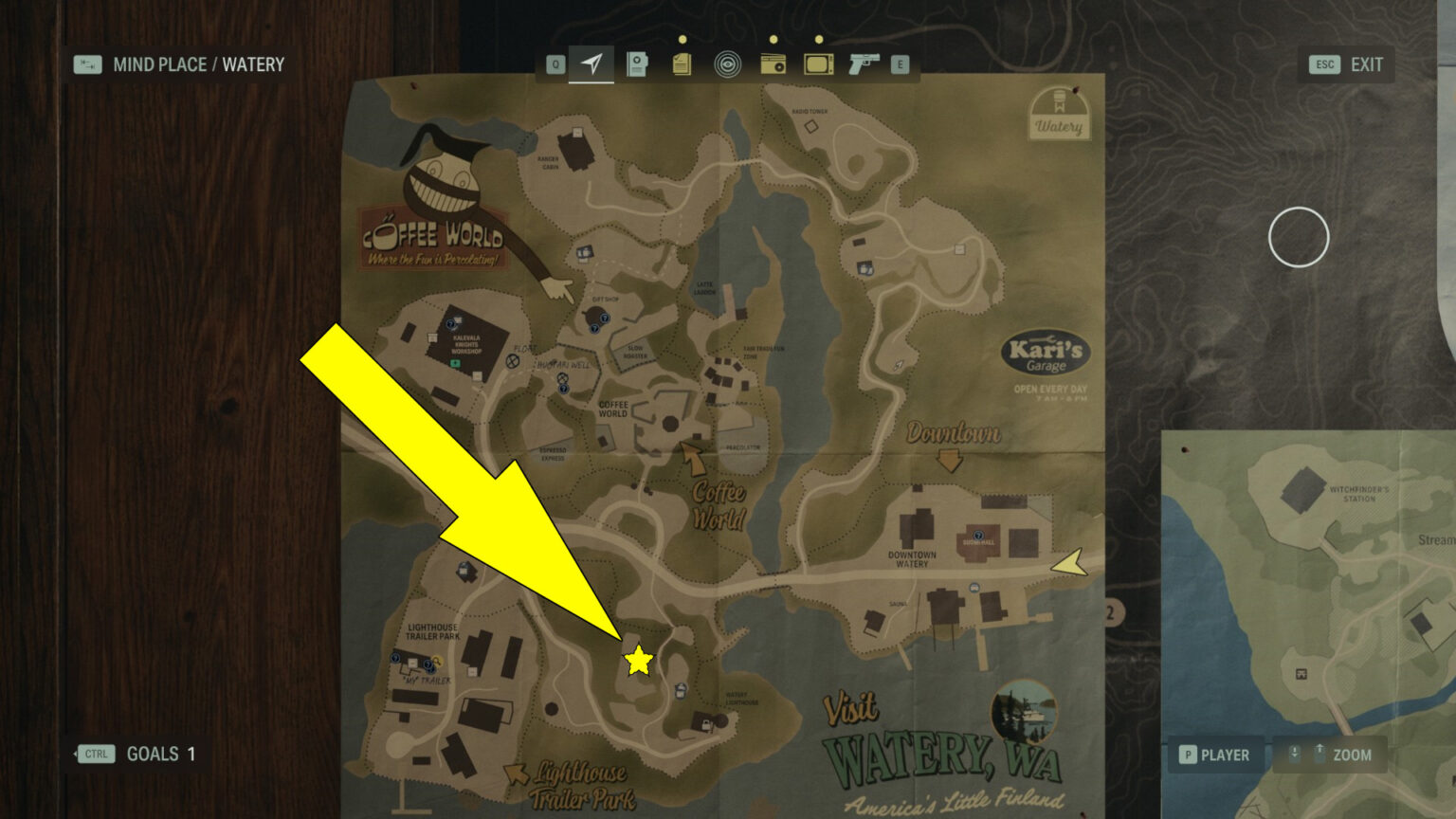Click the Downtown directional arrow on map
The height and width of the screenshot is (819, 1456).
pyautogui.click(x=951, y=462)
